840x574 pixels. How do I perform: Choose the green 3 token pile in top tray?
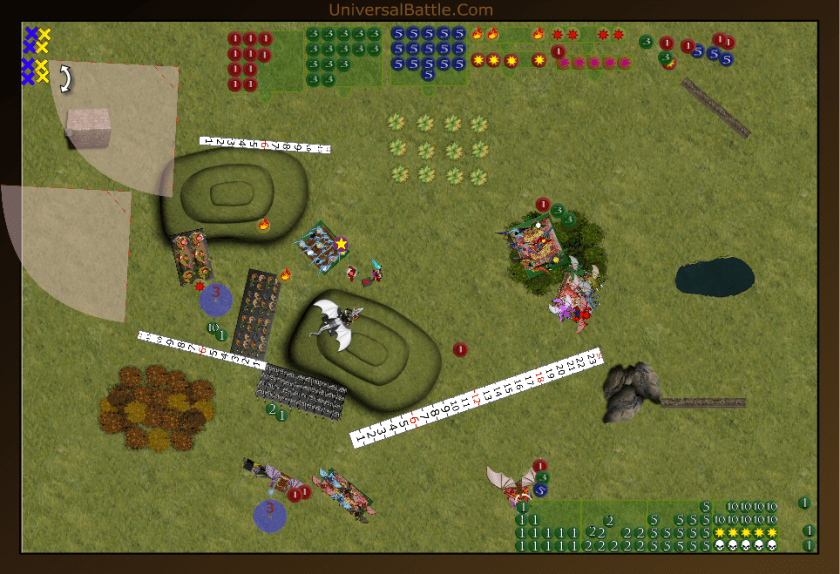point(343,56)
